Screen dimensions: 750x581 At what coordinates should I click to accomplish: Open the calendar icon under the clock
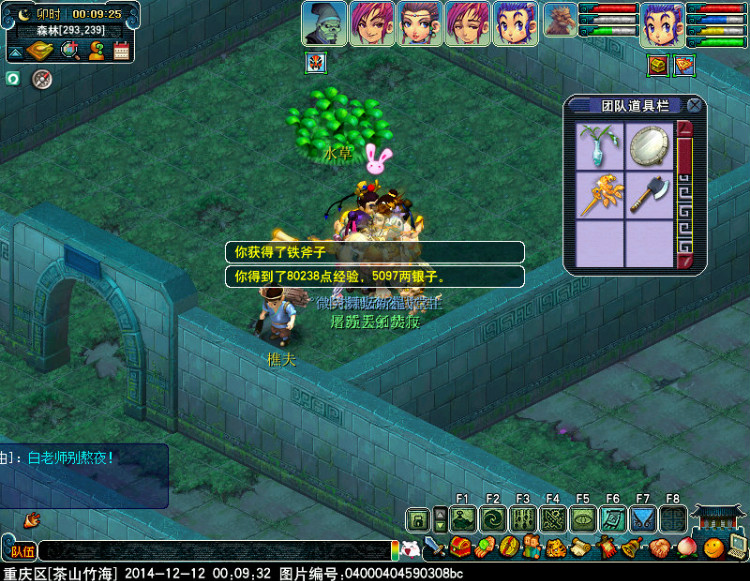click(122, 50)
